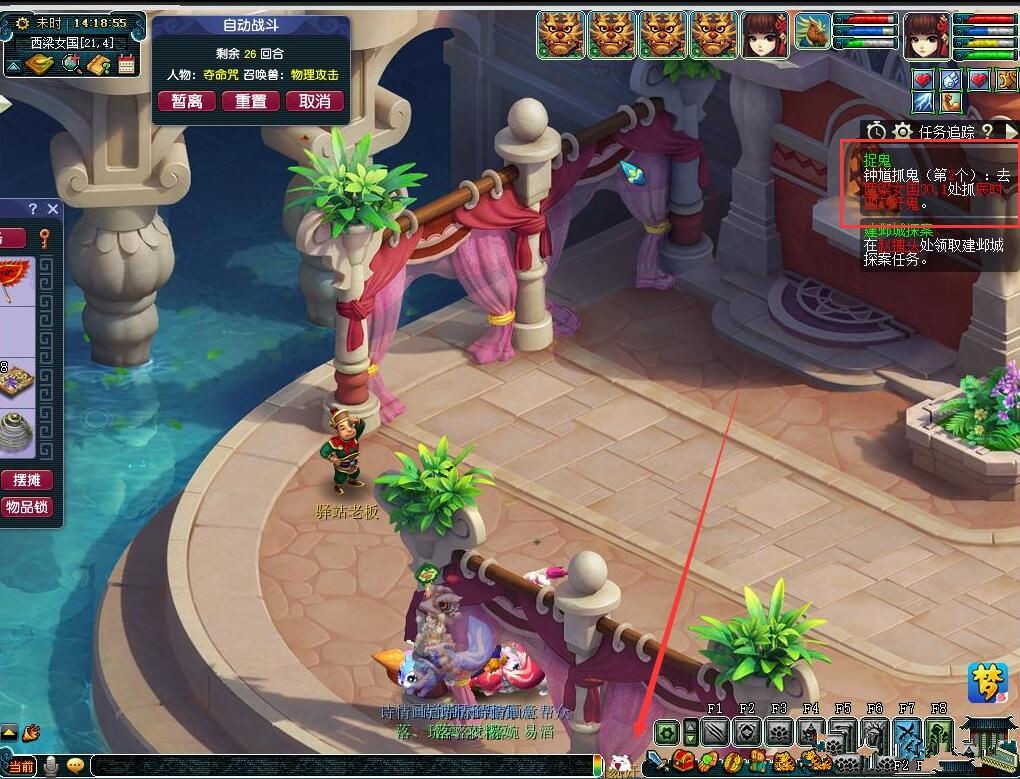The image size is (1020, 779).
Task: Click the 当前 chat channel button
Action: tap(21, 766)
